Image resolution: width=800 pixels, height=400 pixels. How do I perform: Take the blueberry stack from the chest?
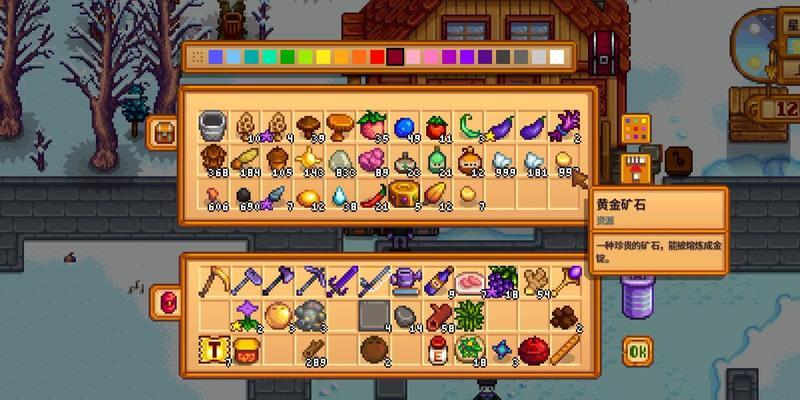[403, 126]
